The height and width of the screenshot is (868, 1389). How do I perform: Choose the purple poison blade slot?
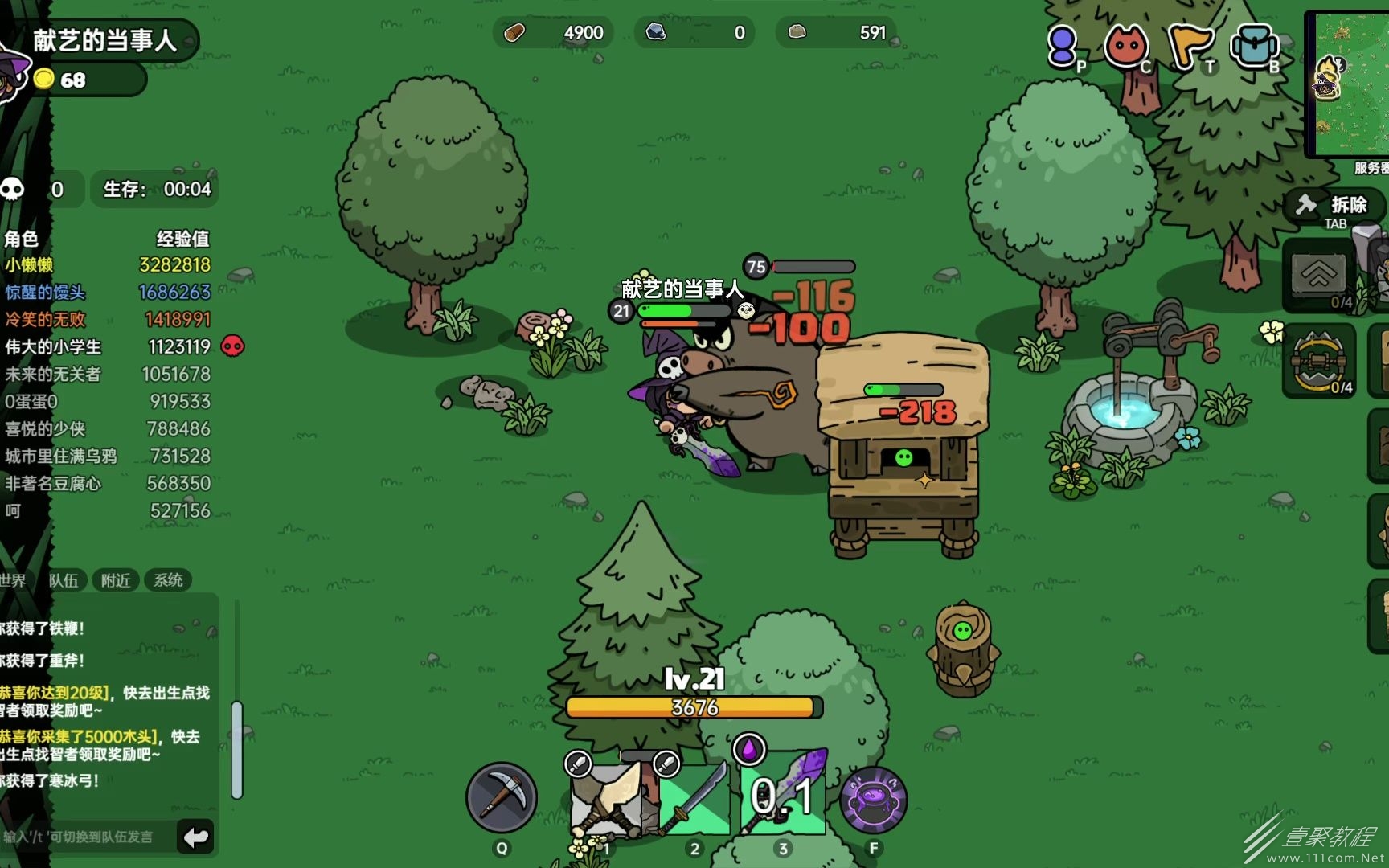(x=784, y=796)
